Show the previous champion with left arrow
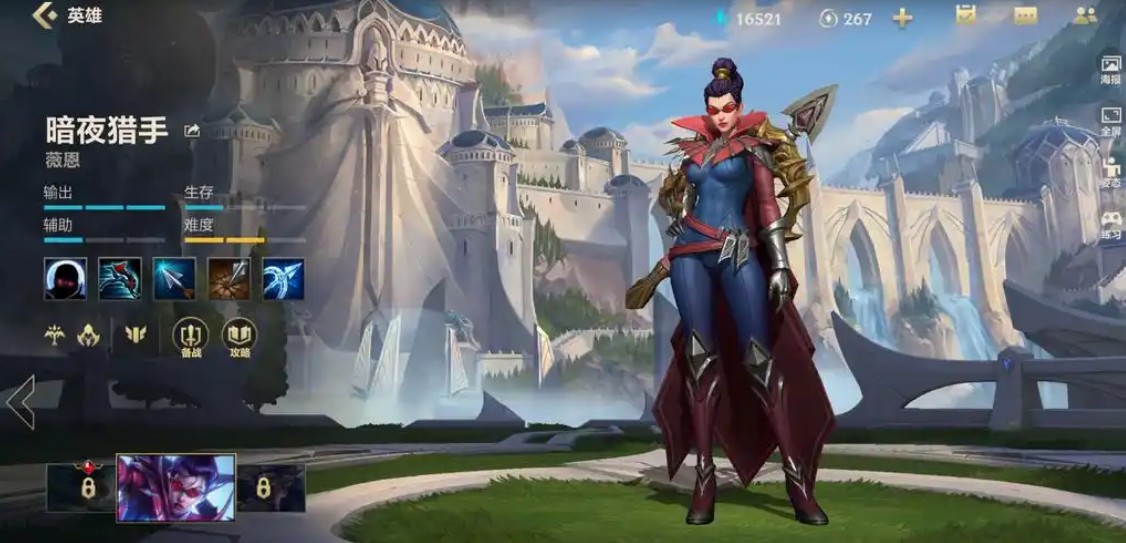Screen dimensions: 1126x543 pyautogui.click(x=20, y=402)
